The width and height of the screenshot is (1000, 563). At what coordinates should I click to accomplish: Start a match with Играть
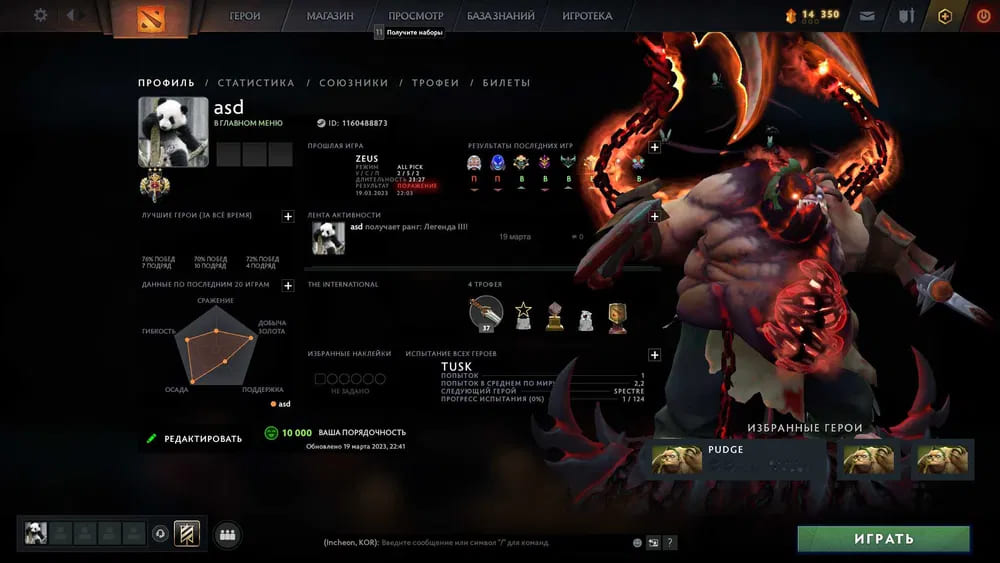point(883,539)
